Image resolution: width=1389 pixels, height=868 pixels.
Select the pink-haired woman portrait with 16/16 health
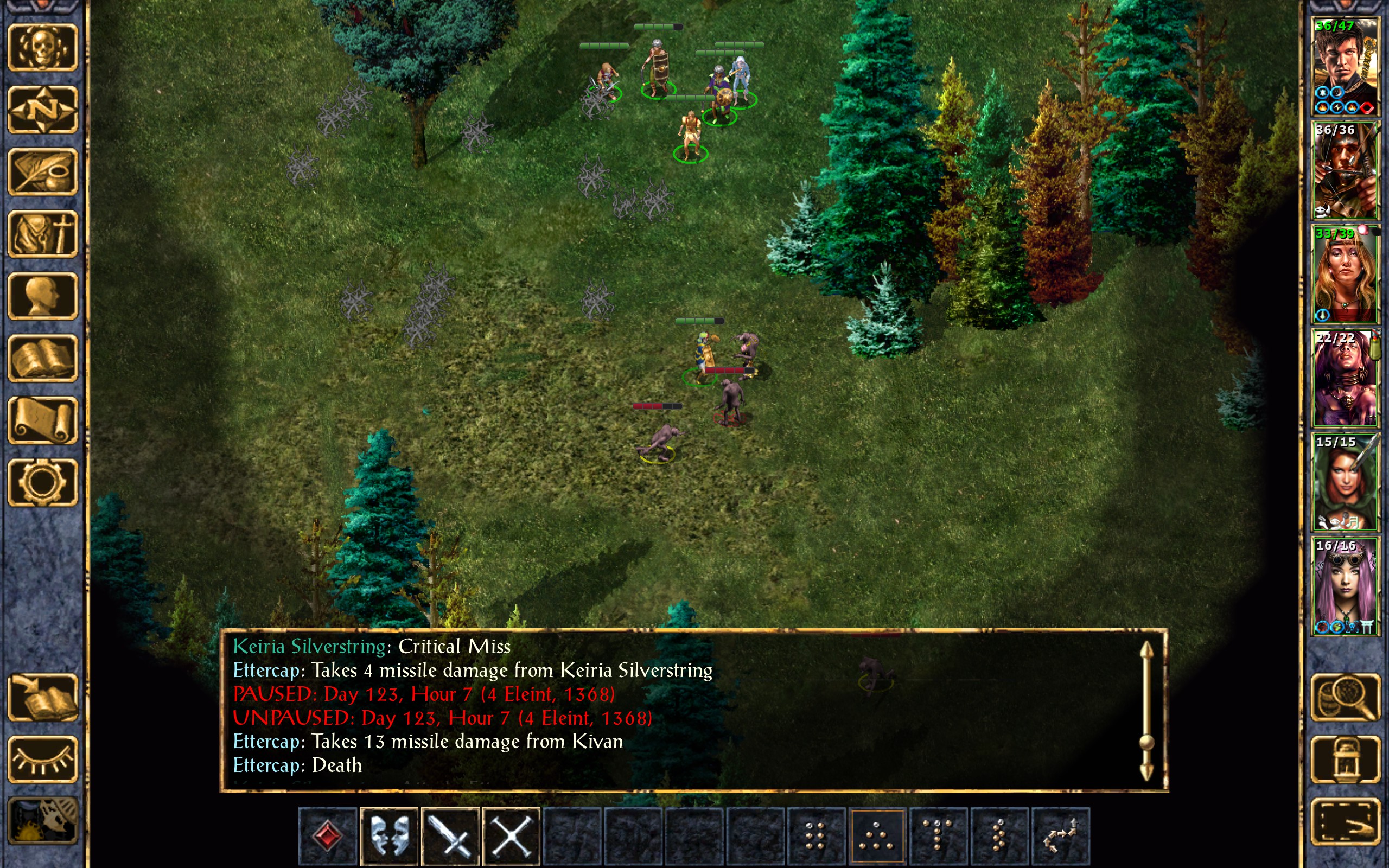click(1345, 586)
